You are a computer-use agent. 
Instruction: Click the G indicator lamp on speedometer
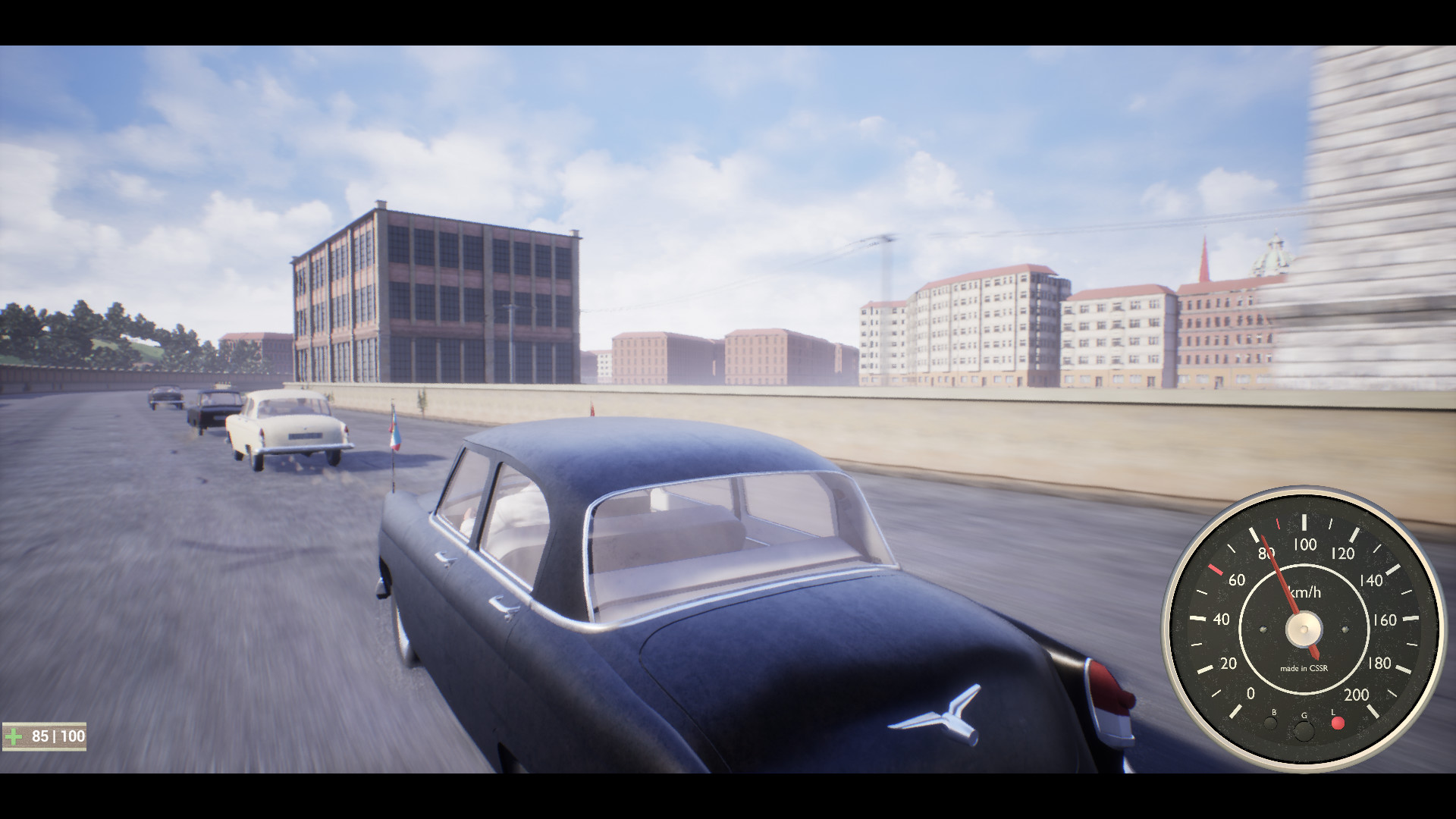1304,732
